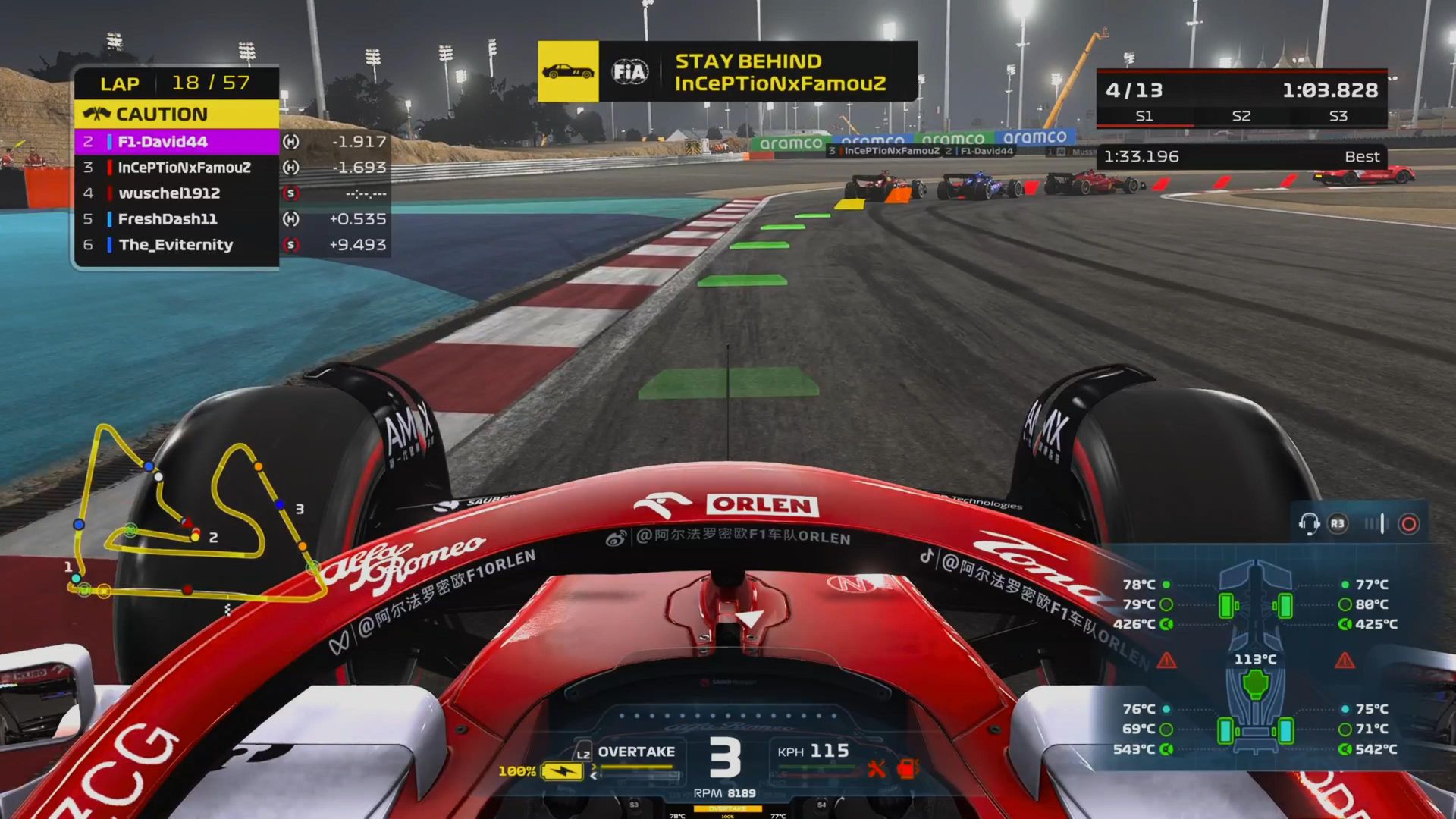The width and height of the screenshot is (1456, 819).
Task: Click the yellow CAUTION flag banner
Action: [177, 115]
